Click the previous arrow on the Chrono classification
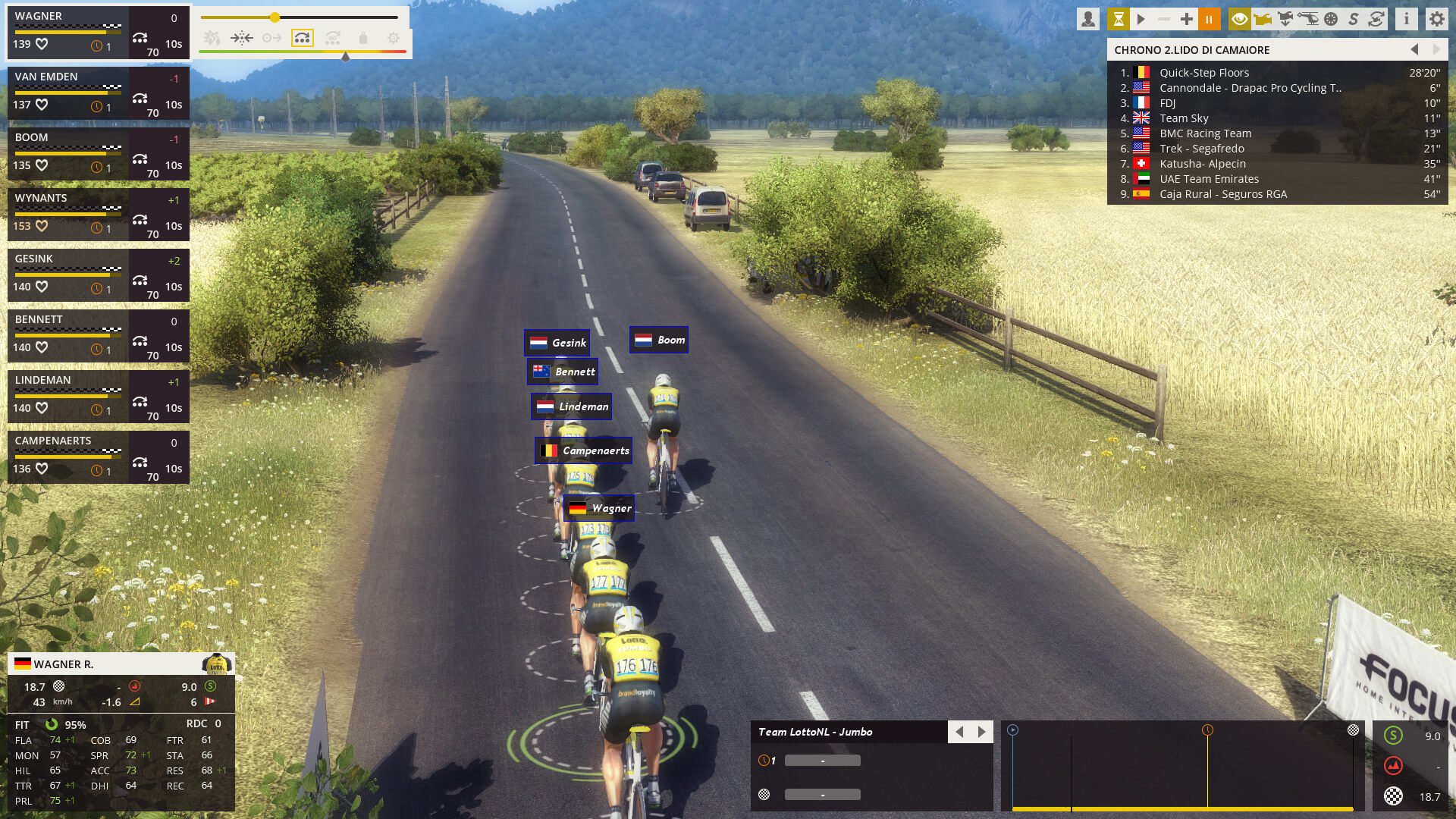This screenshot has height=819, width=1456. pos(1414,50)
